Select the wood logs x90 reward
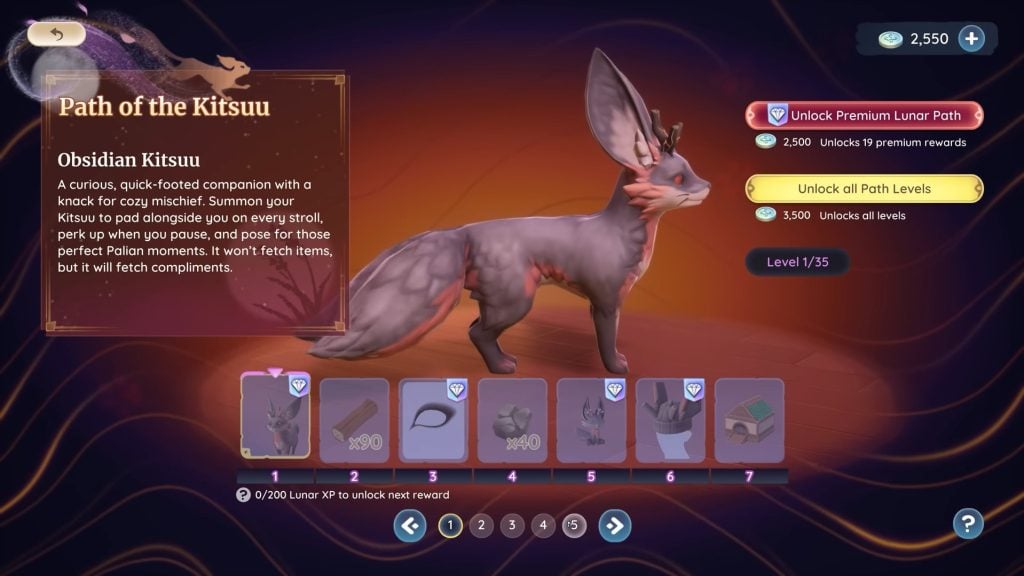1024x576 pixels. point(354,419)
